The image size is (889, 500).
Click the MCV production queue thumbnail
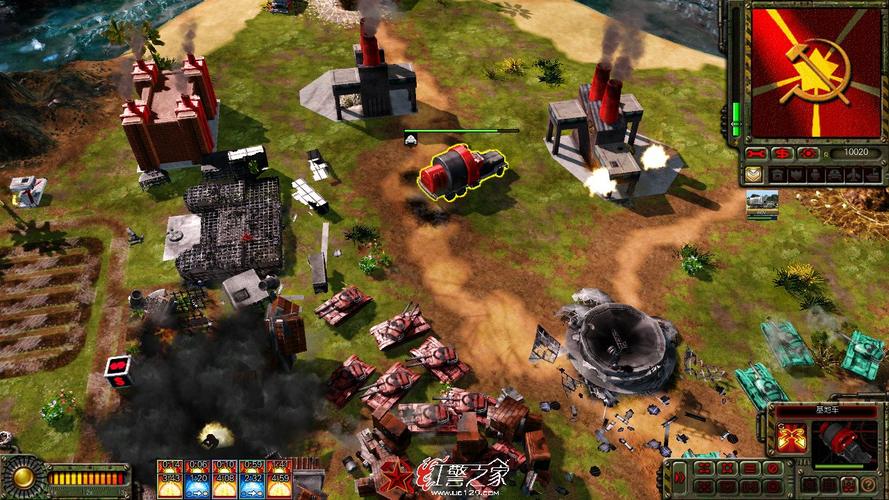click(x=762, y=203)
